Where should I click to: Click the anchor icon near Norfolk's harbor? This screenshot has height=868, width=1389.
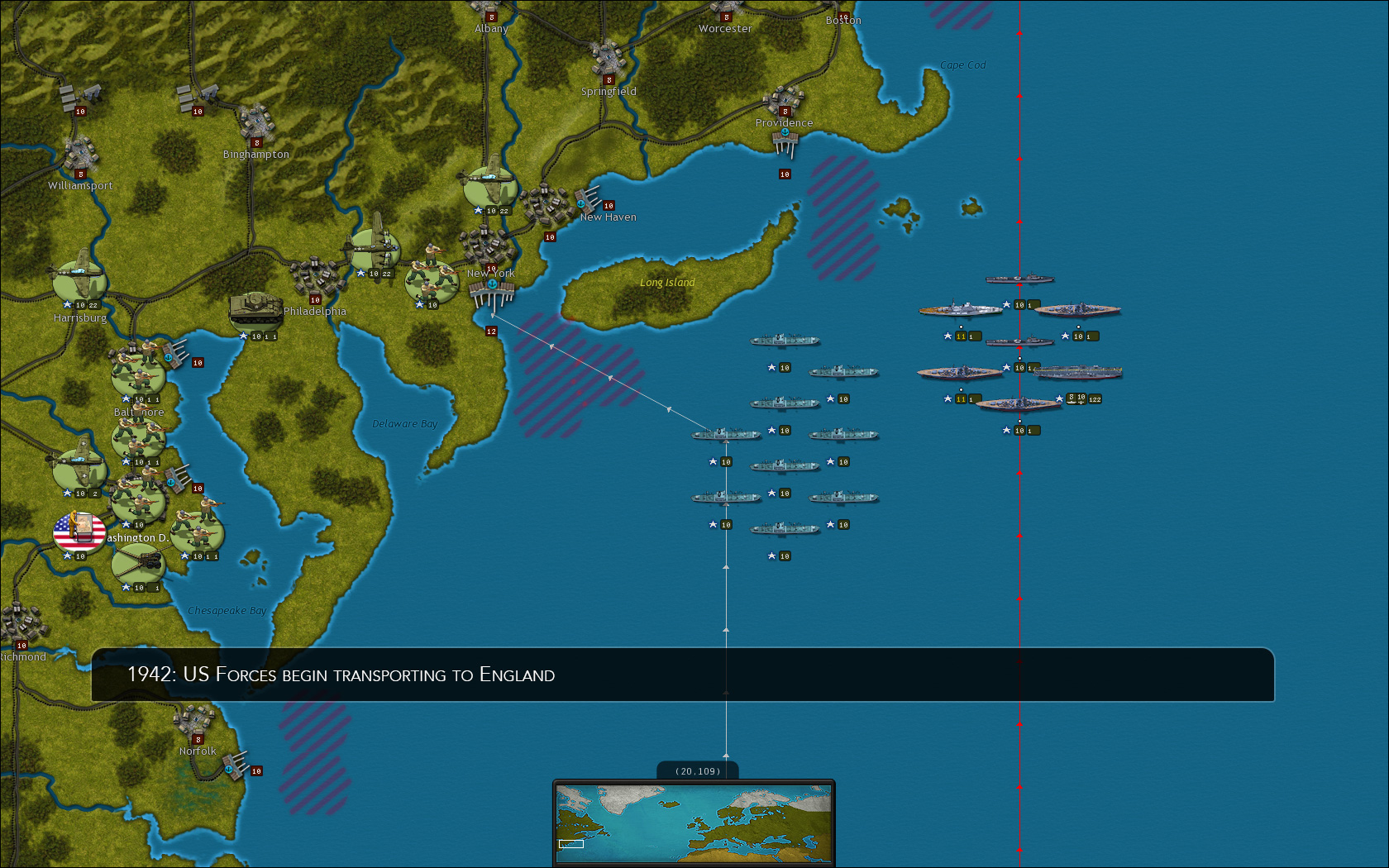click(227, 768)
